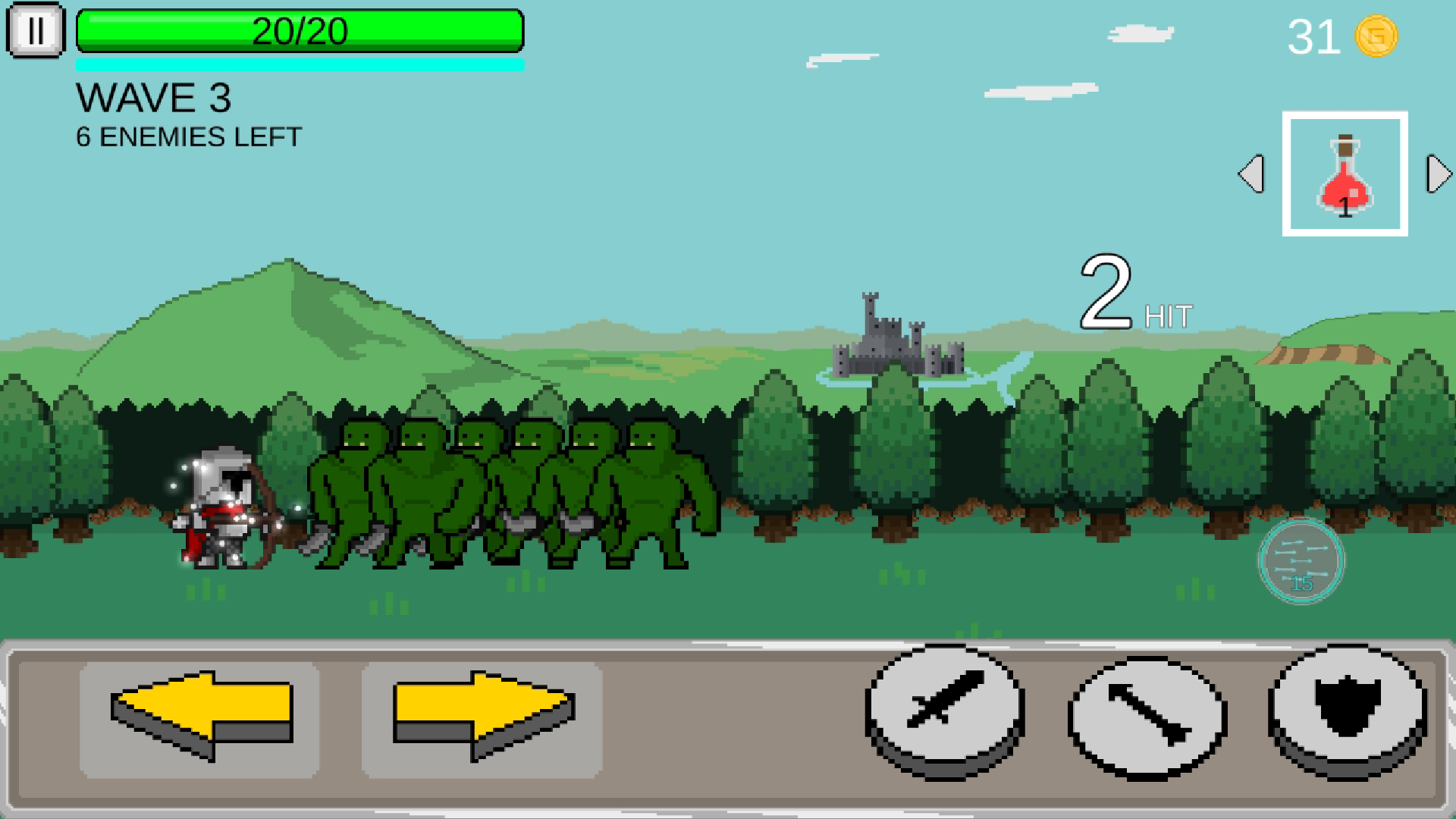Select the armored knight character
1456x819 pixels.
(x=220, y=508)
